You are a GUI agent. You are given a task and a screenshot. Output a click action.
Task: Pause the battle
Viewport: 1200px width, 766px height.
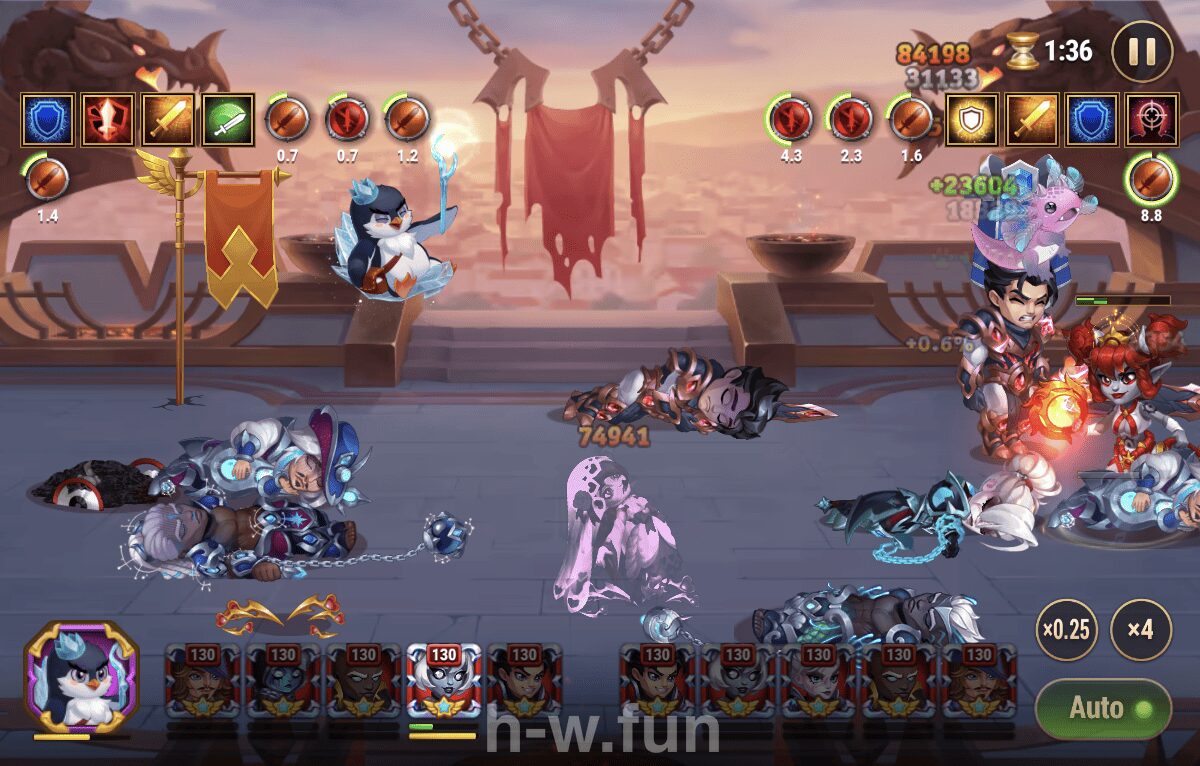(1141, 51)
